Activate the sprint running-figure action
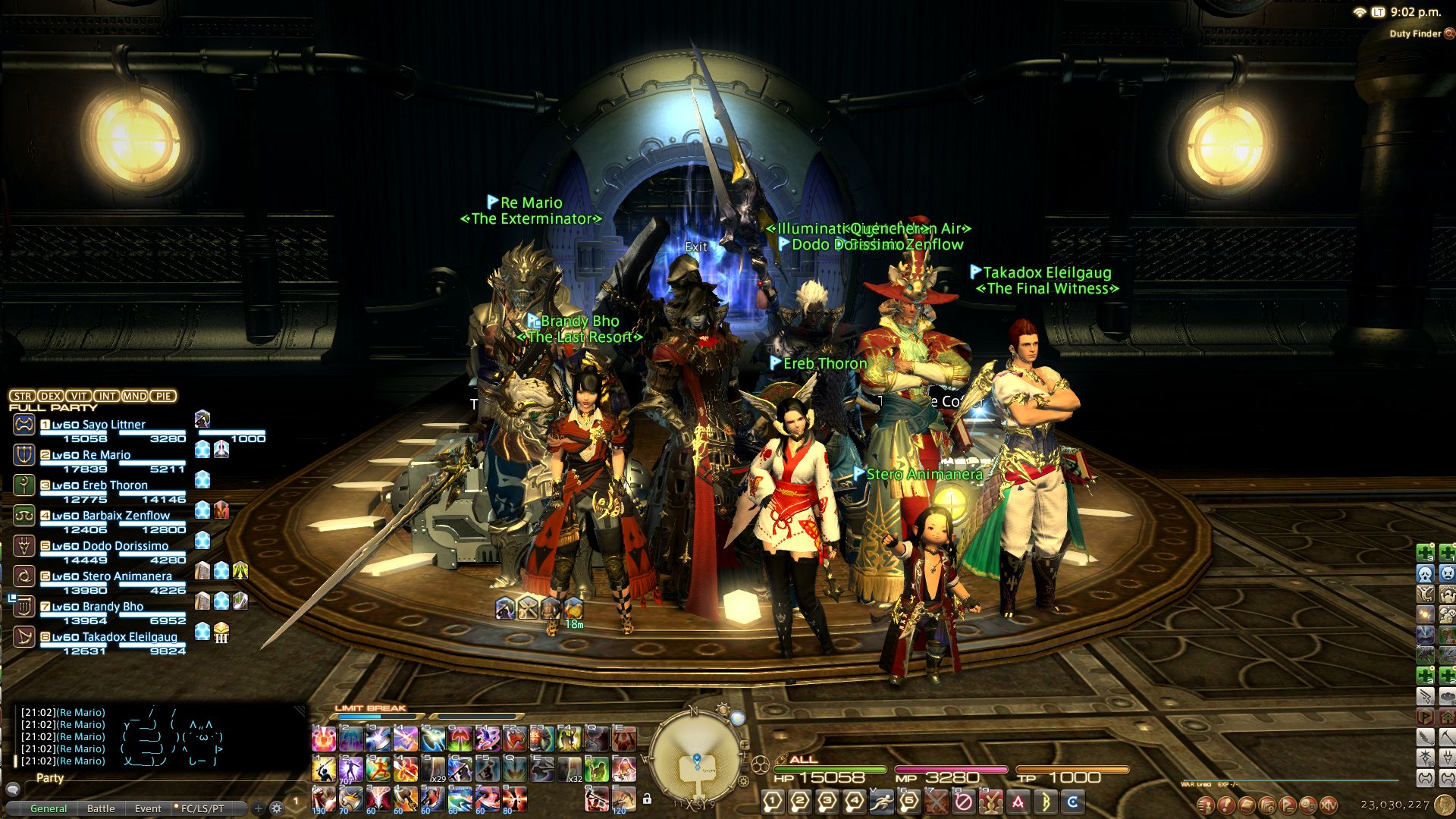This screenshot has width=1456, height=819. [882, 801]
